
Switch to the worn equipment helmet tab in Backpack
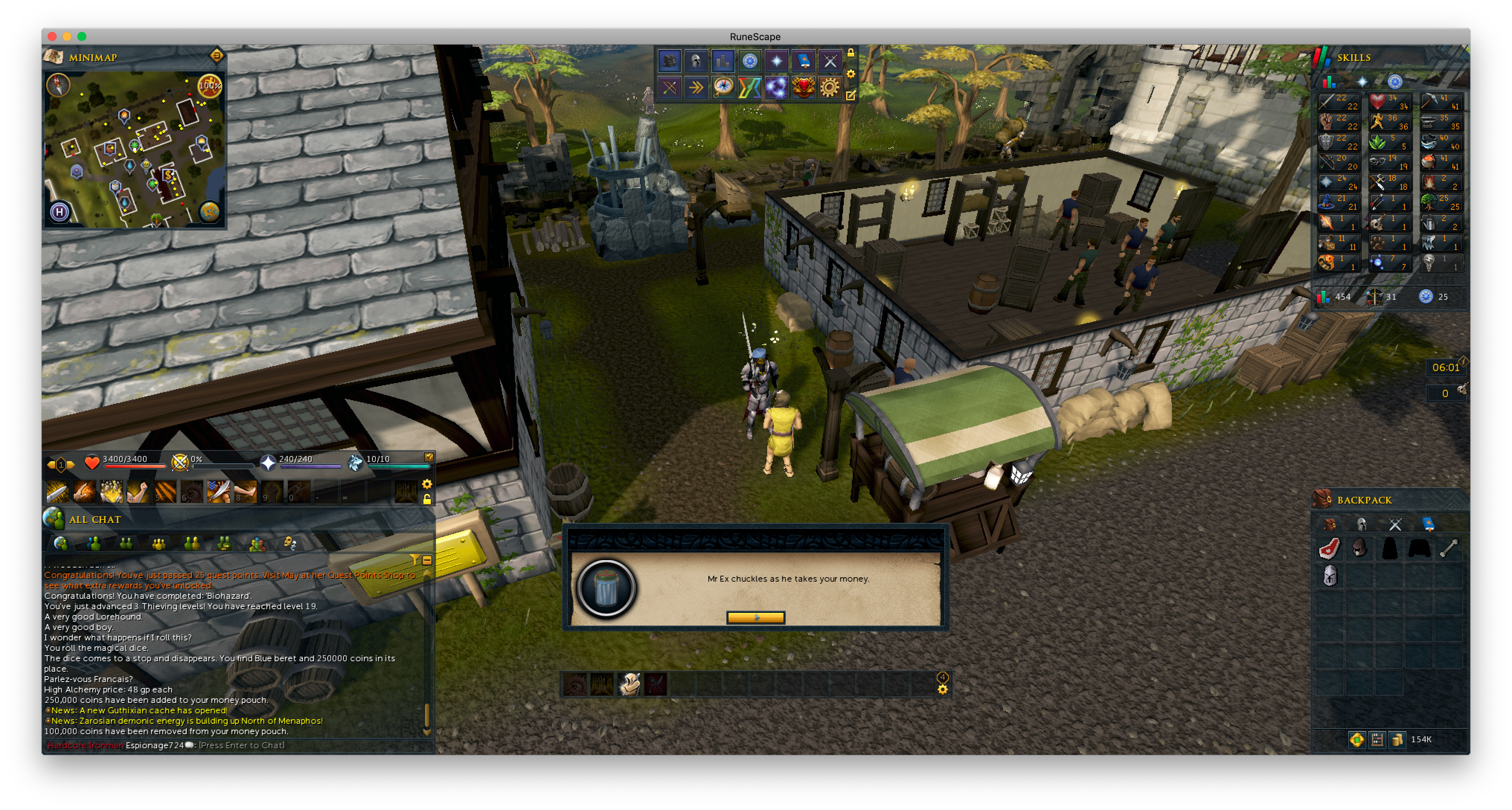coord(1362,524)
